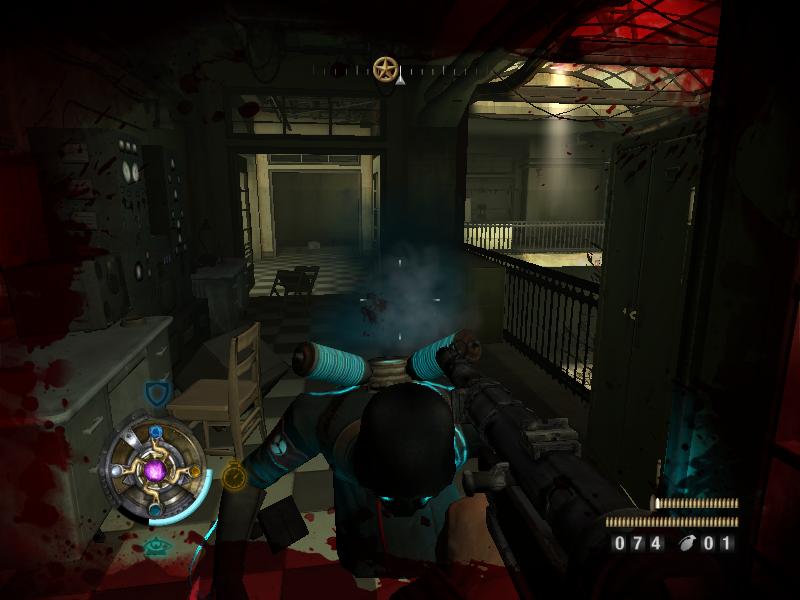
Task: Click the Thule medallion's purple center crystal
Action: click(154, 470)
